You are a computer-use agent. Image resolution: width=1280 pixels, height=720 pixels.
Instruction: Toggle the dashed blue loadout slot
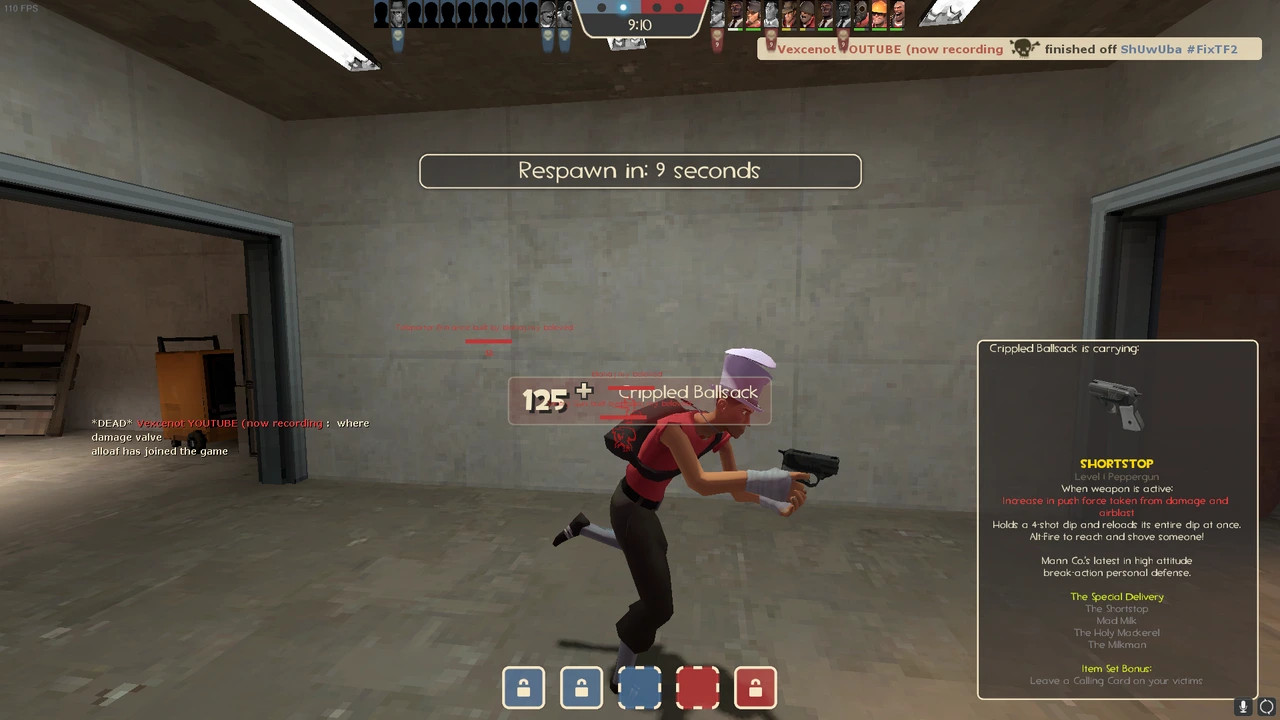point(639,687)
